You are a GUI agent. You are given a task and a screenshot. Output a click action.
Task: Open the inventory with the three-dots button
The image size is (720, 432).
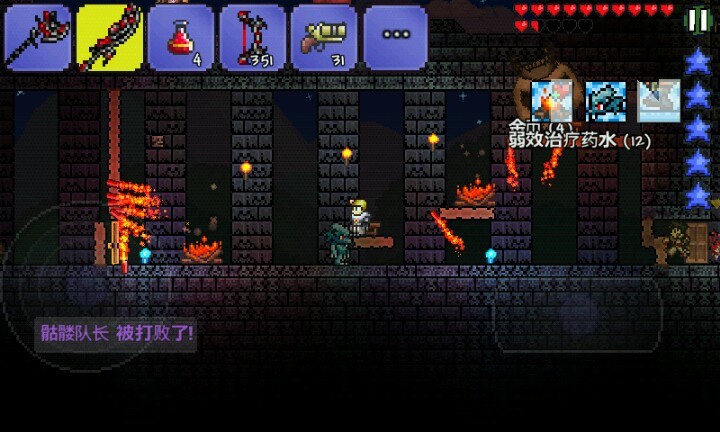tap(396, 38)
